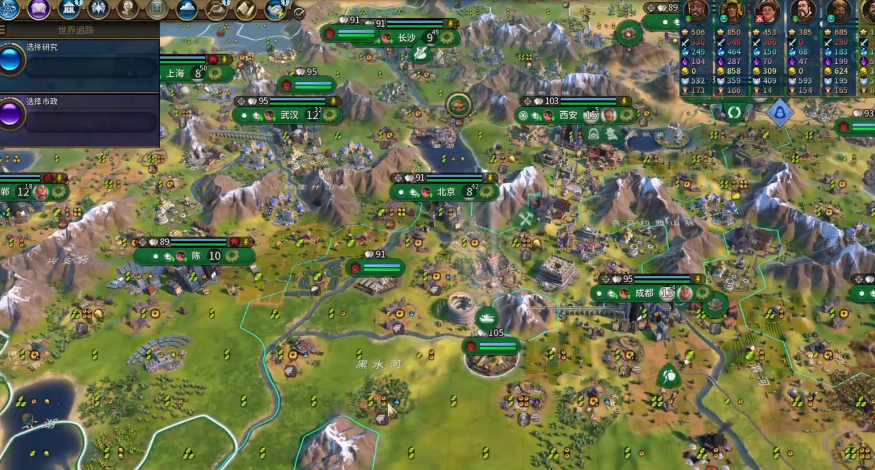
Task: Click the green refresh arrows button
Action: tap(736, 112)
